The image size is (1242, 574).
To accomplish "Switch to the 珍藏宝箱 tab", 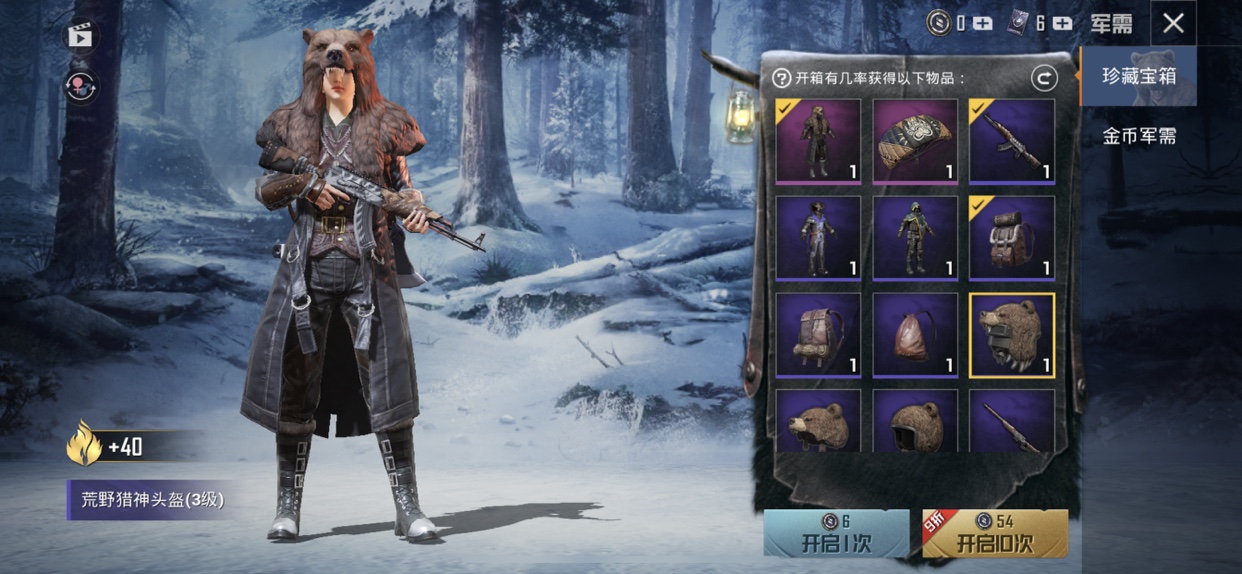I will pos(1138,76).
